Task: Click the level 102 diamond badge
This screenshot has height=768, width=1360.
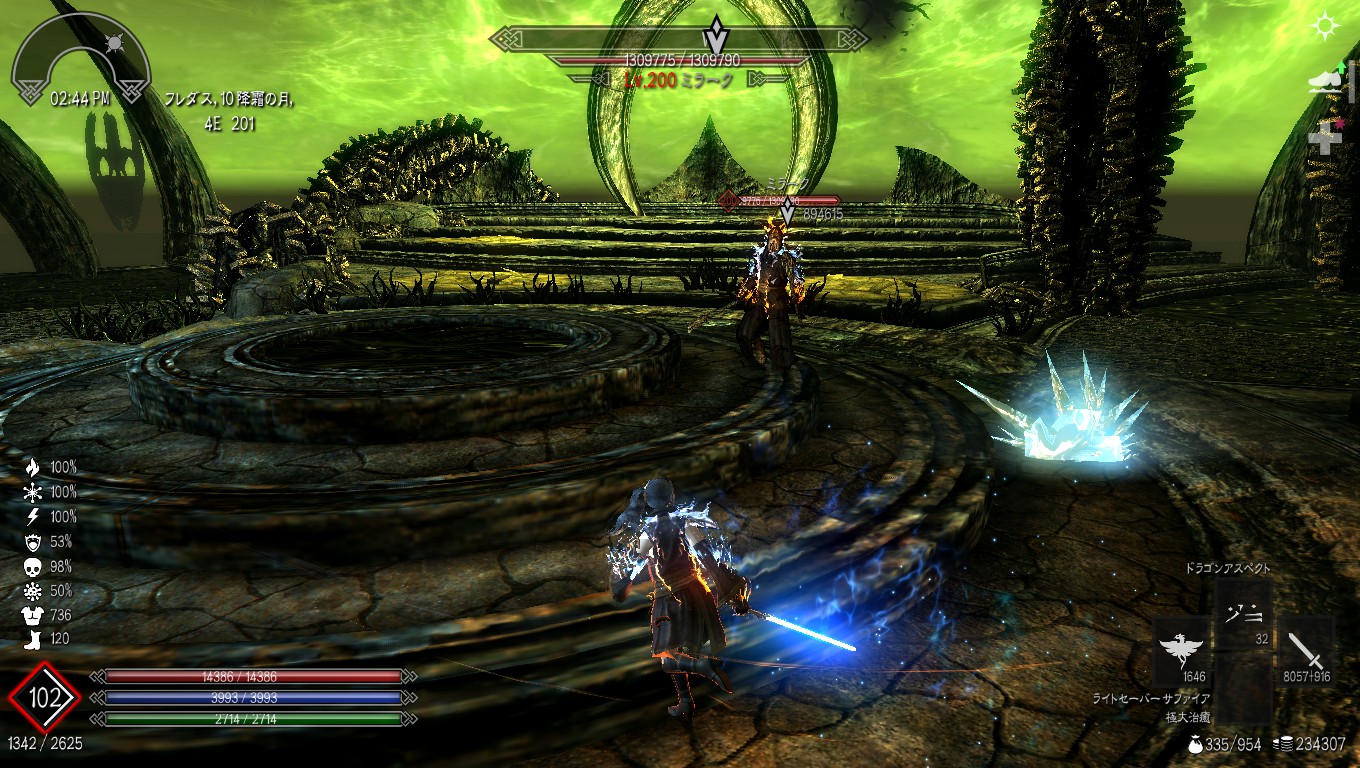Action: click(44, 698)
